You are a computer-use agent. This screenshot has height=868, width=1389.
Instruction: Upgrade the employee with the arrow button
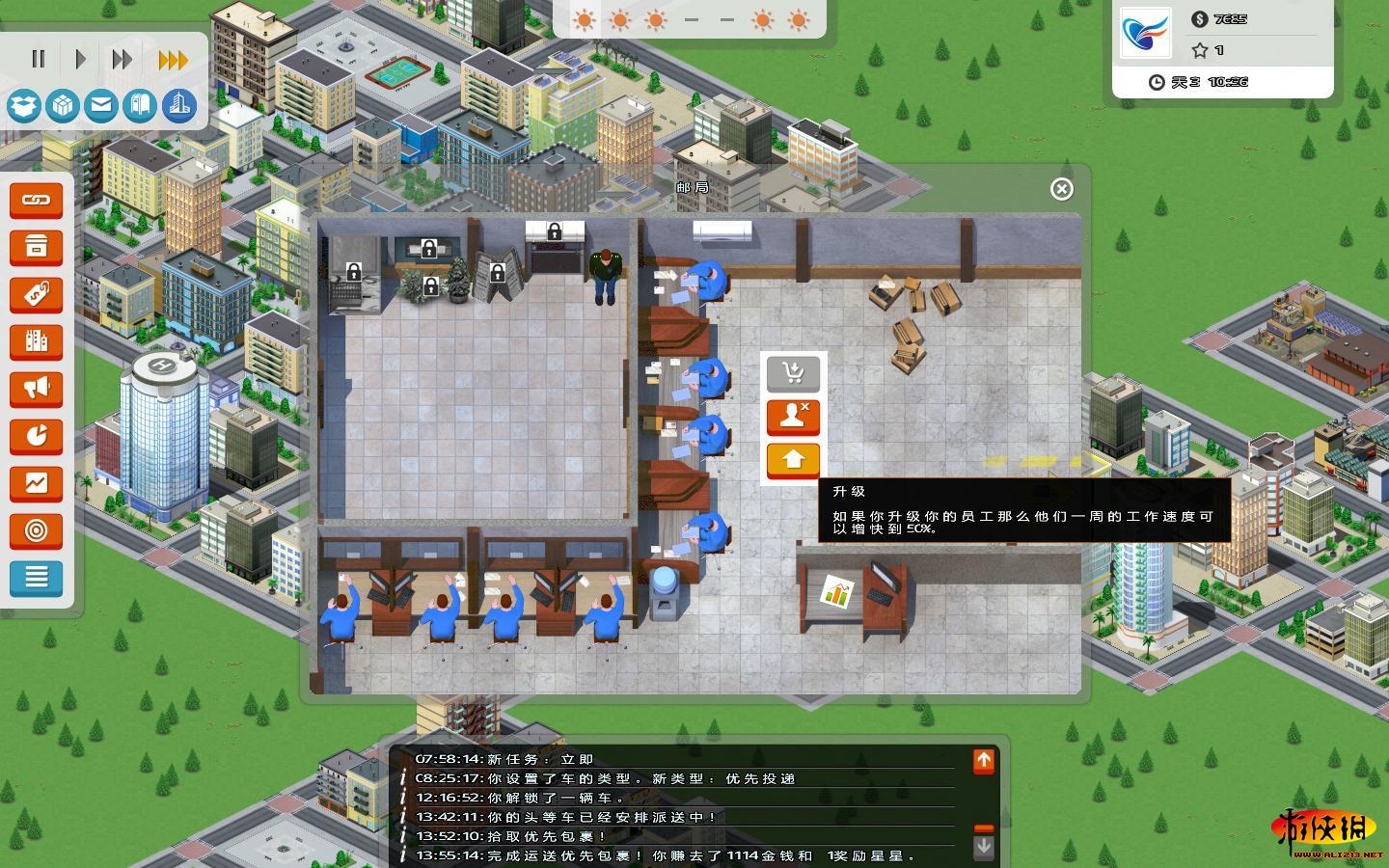click(x=793, y=460)
